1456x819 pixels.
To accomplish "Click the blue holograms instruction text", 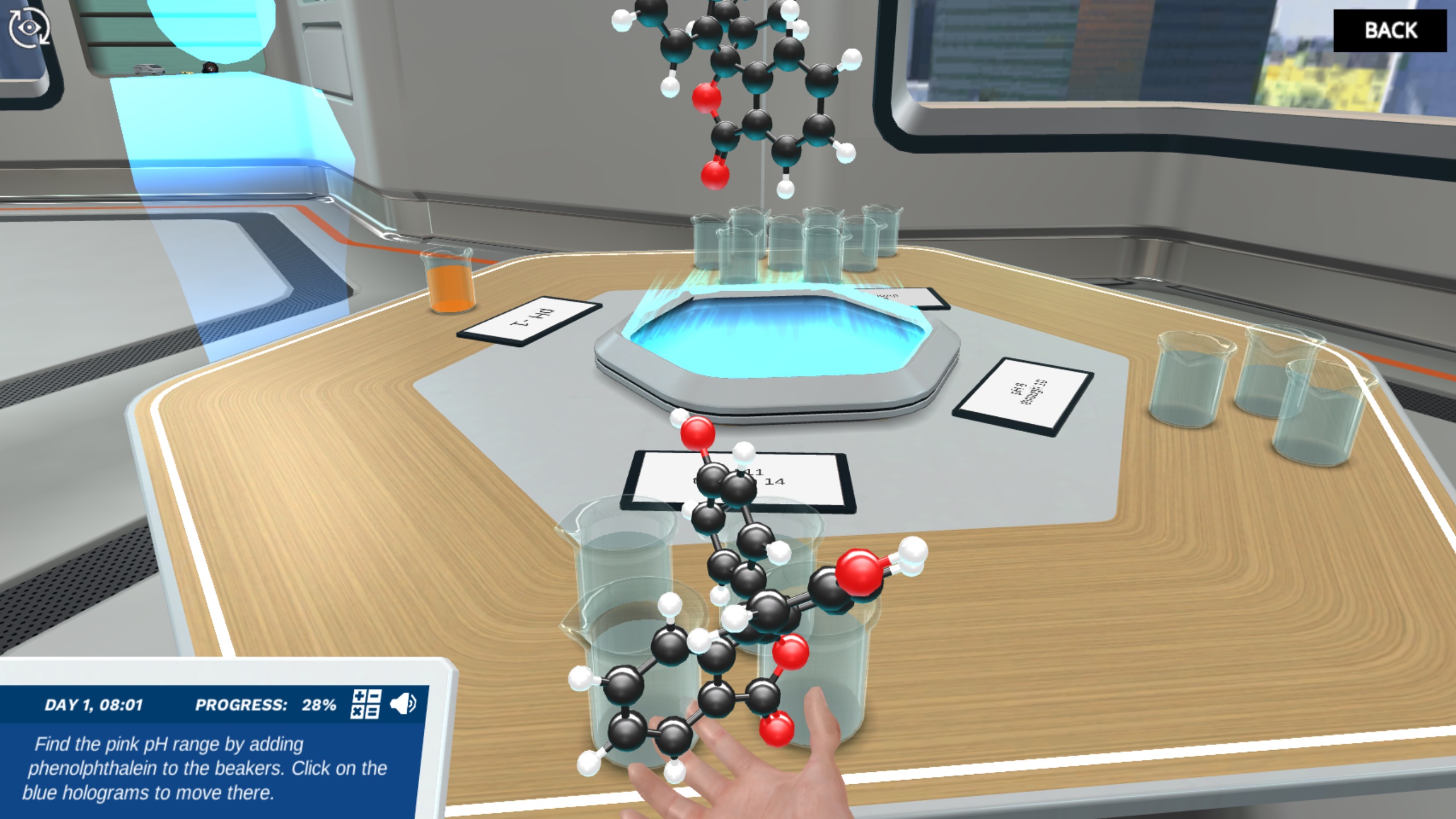I will (x=205, y=791).
